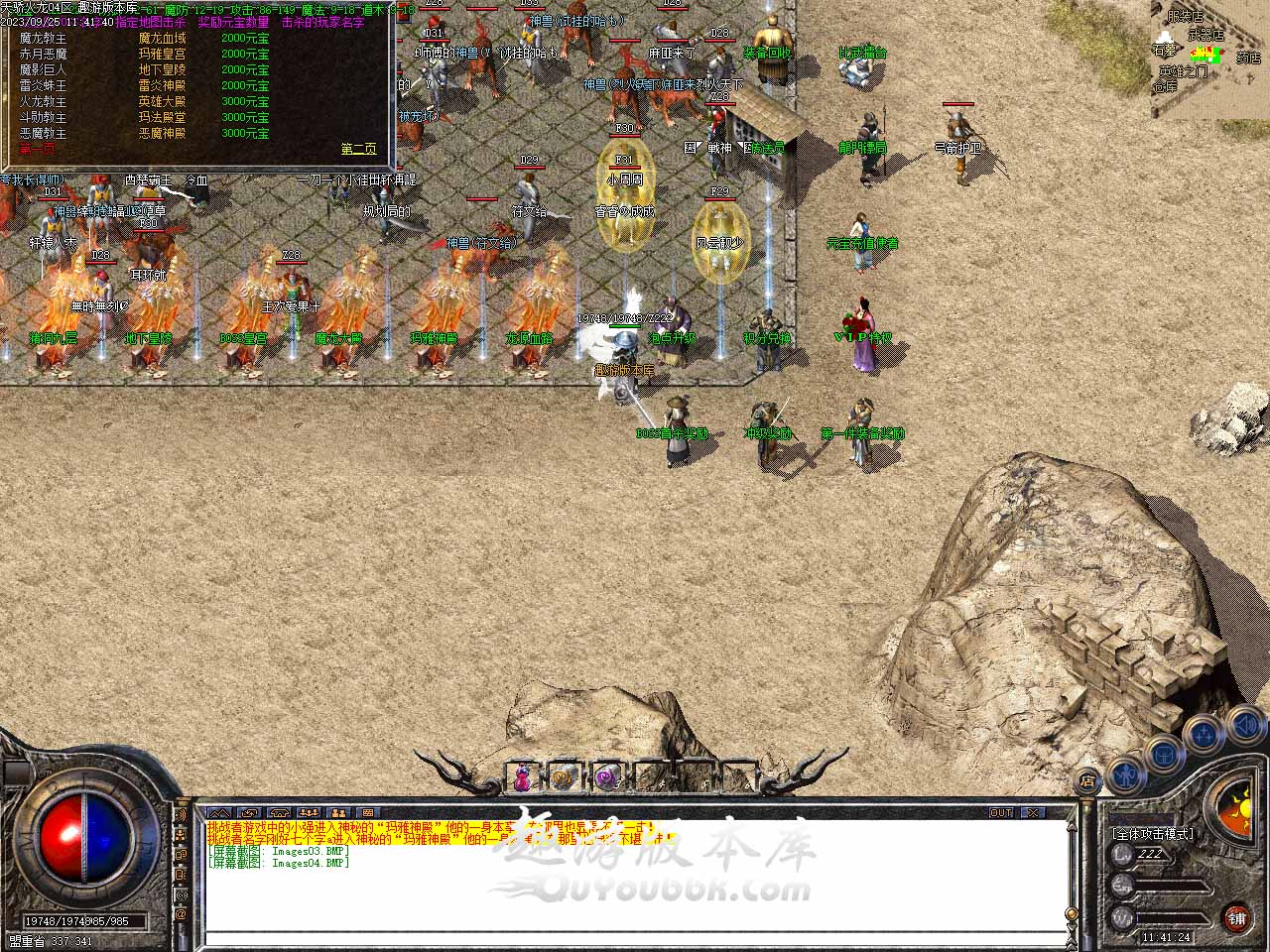Open the shop via the 店 button
1270x952 pixels.
(x=1087, y=779)
